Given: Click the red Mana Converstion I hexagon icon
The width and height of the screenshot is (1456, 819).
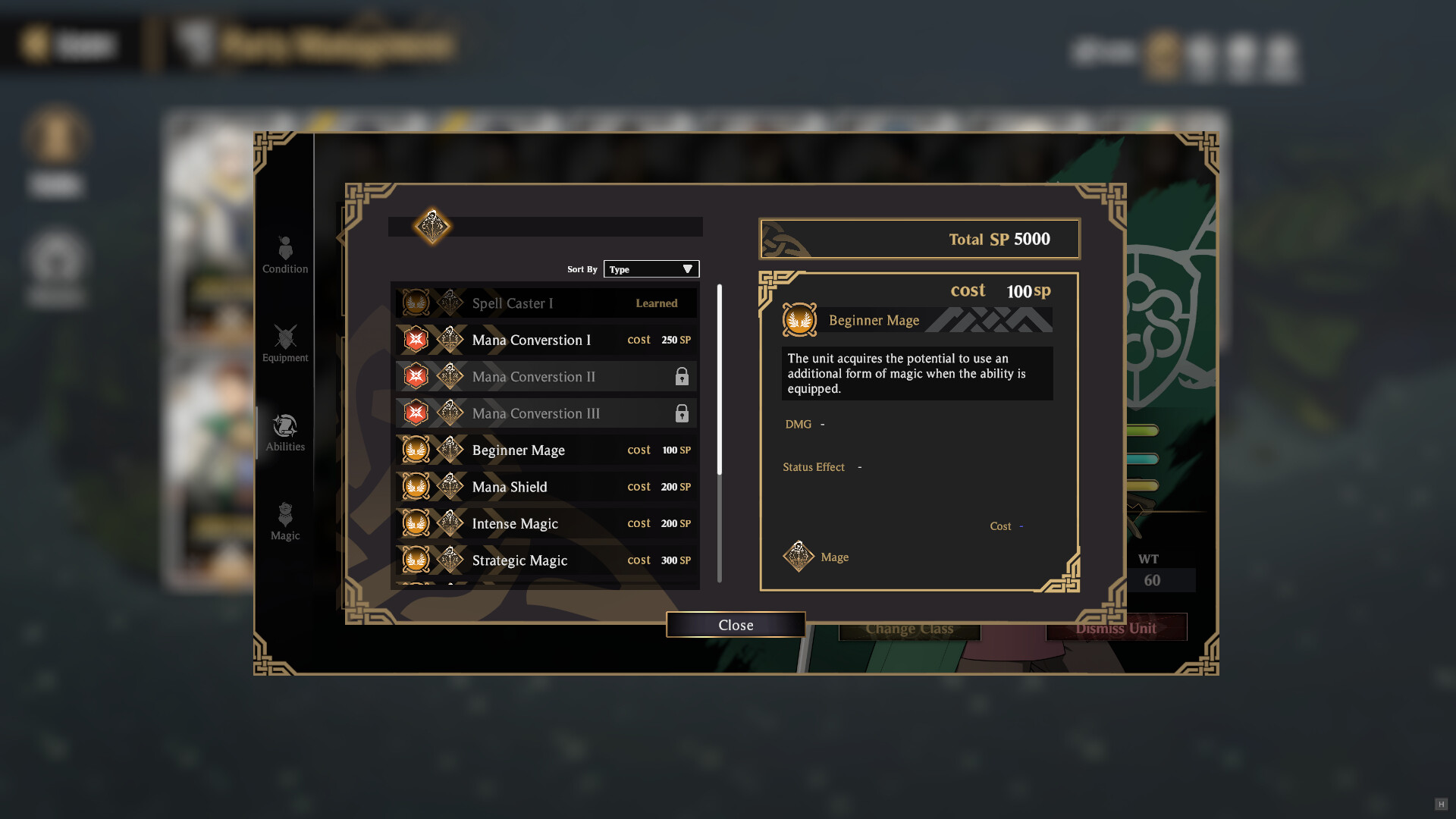Looking at the screenshot, I should tap(416, 339).
